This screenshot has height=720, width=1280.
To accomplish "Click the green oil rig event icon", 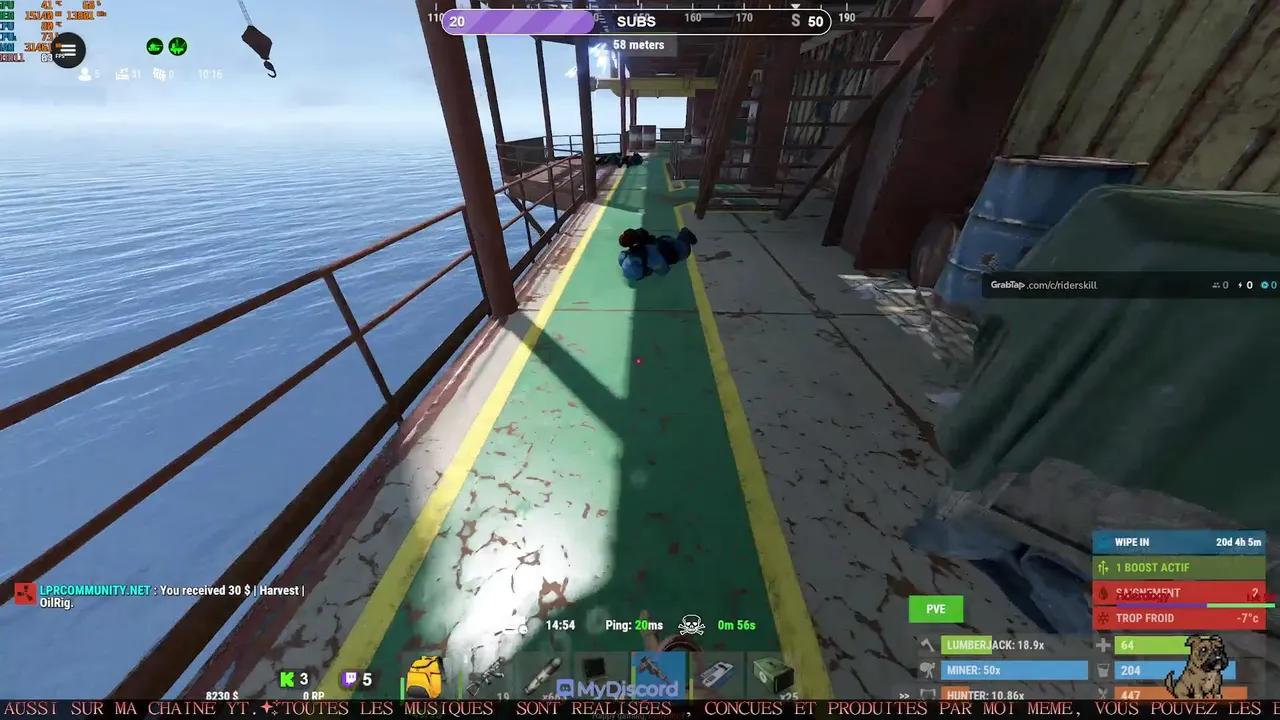I will (x=178, y=46).
